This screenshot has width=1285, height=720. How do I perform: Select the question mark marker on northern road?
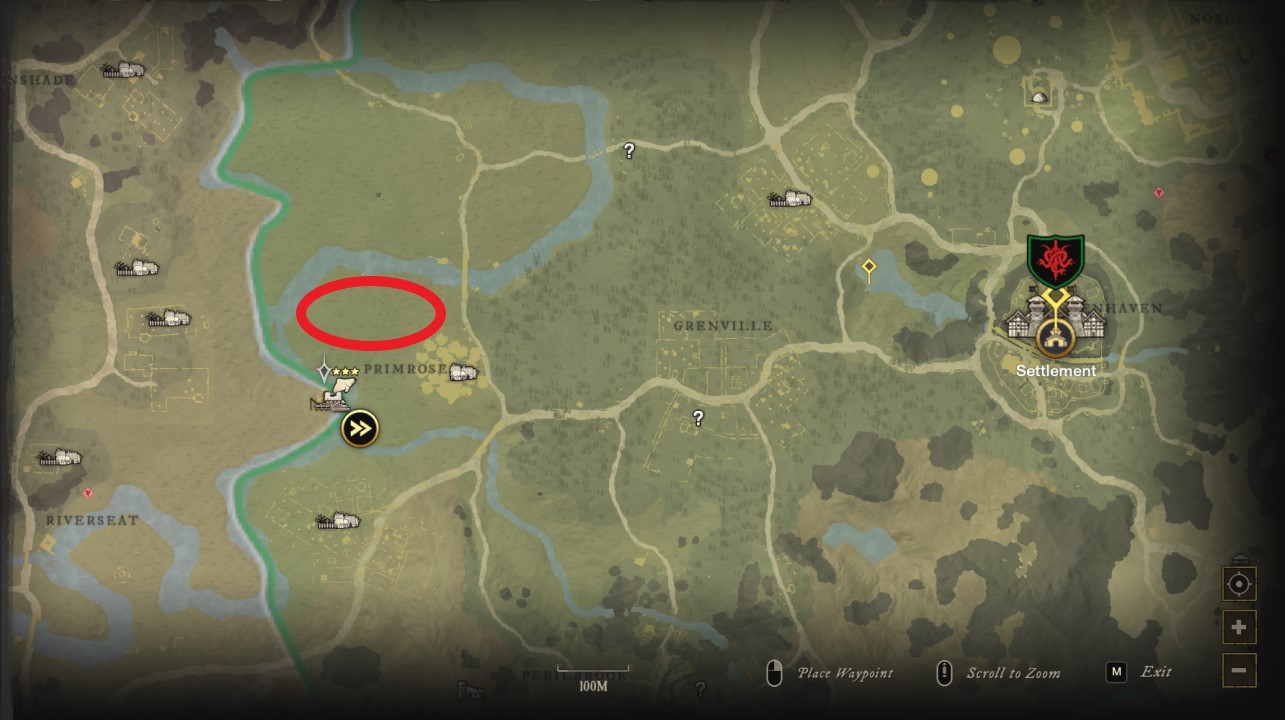pyautogui.click(x=628, y=150)
